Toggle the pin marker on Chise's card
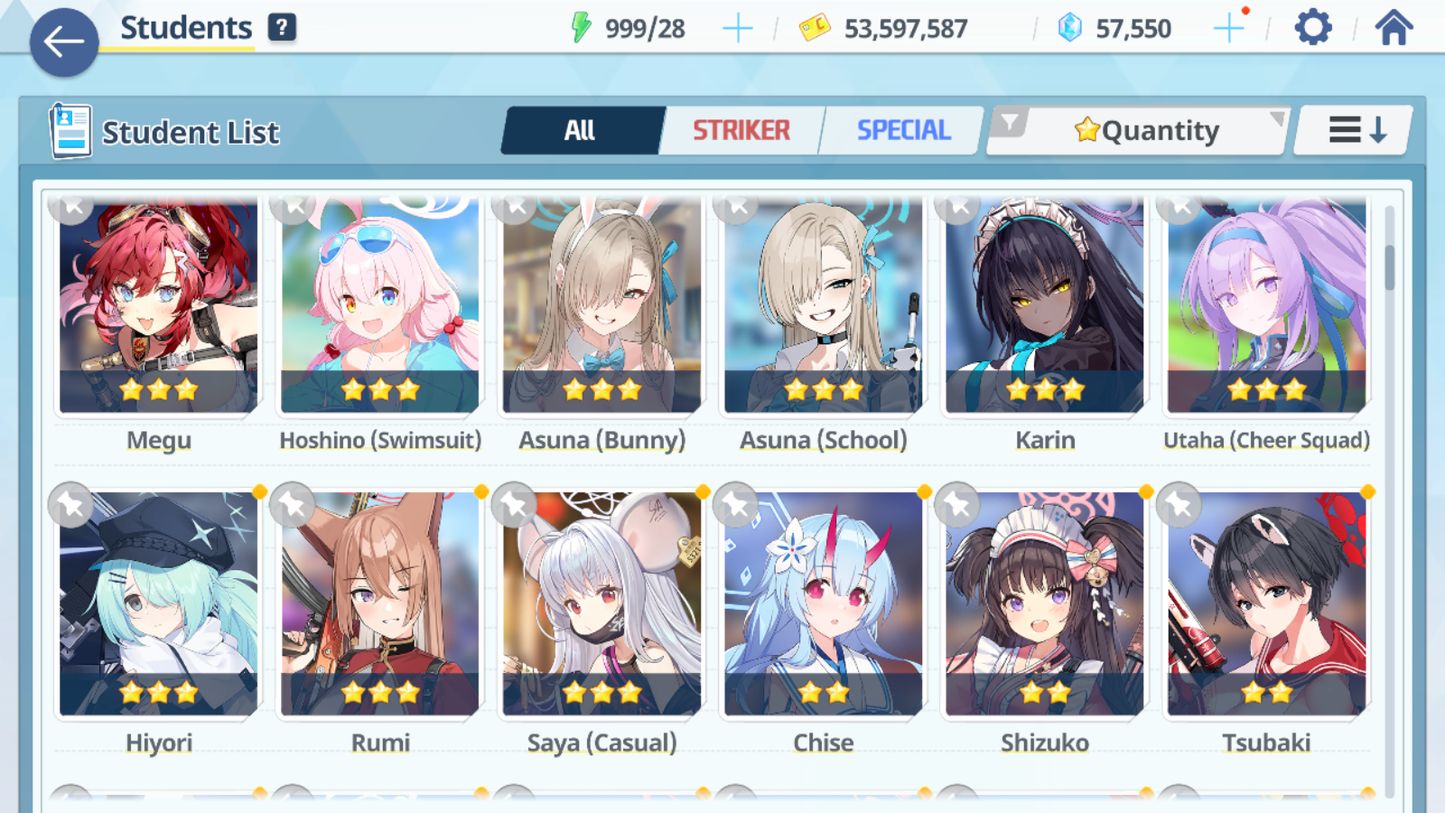 click(736, 505)
